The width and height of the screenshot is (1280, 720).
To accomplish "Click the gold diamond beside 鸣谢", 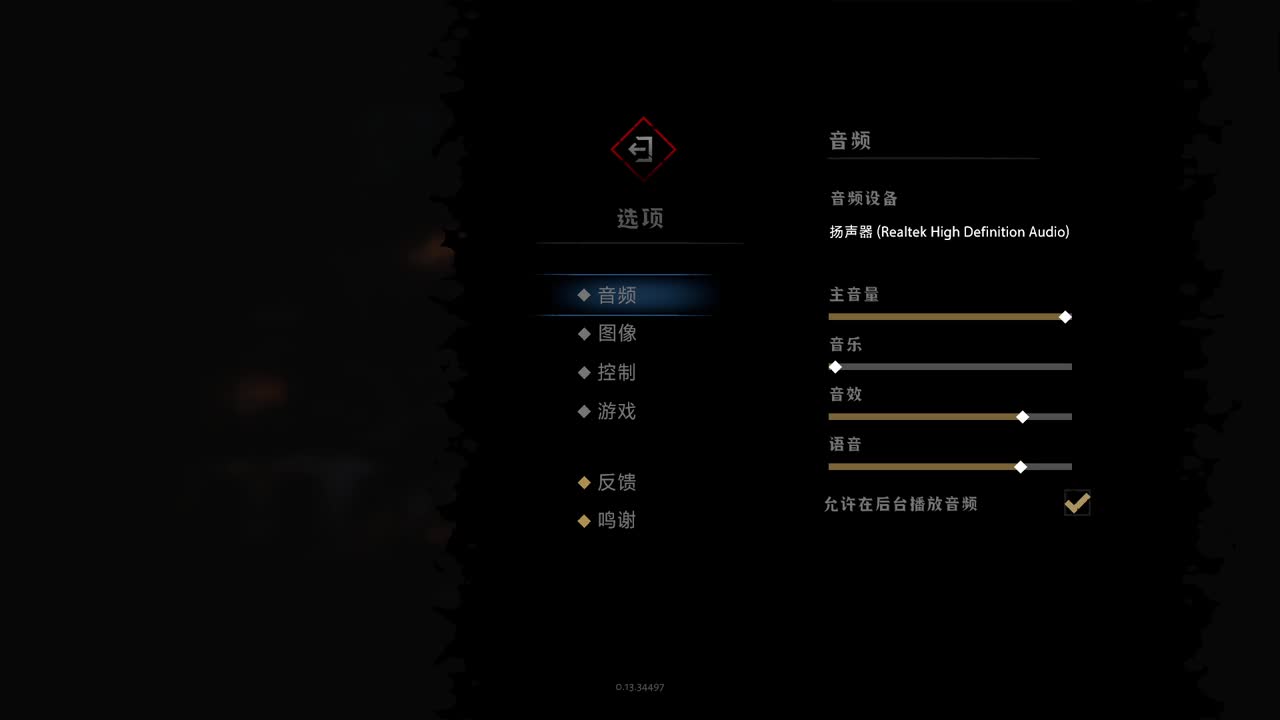I will [584, 520].
